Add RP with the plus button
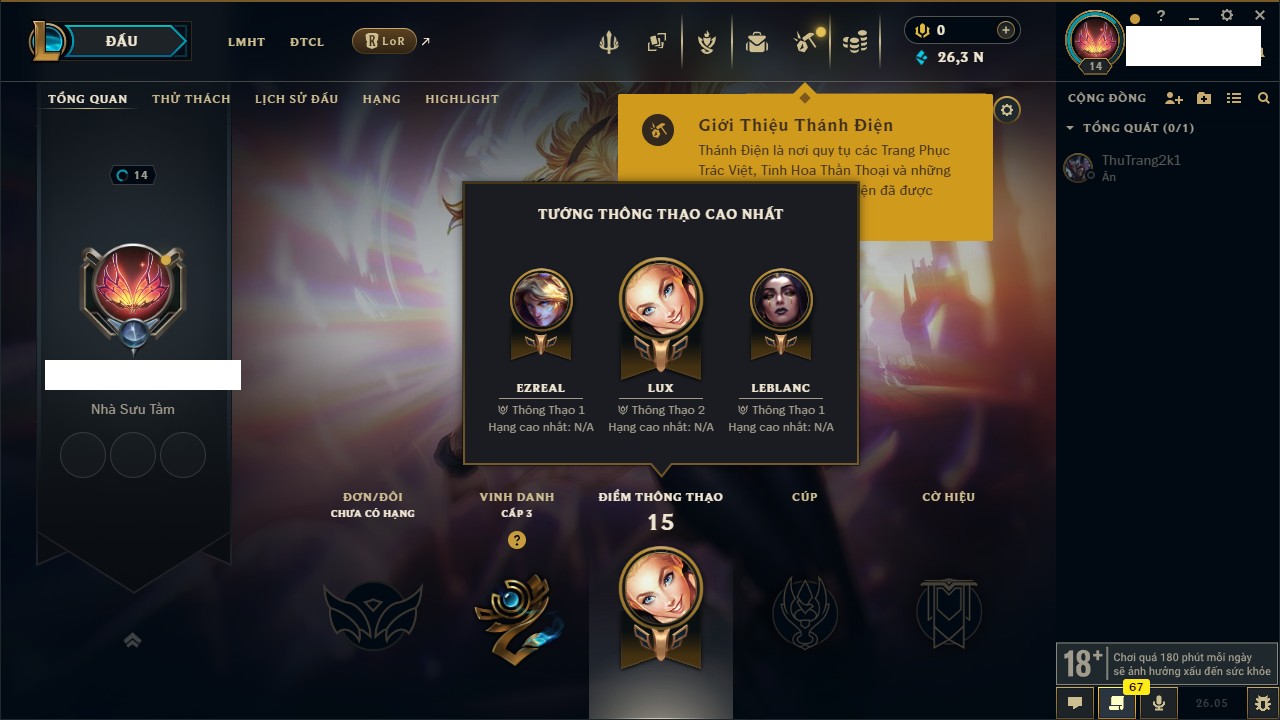 (x=1005, y=31)
